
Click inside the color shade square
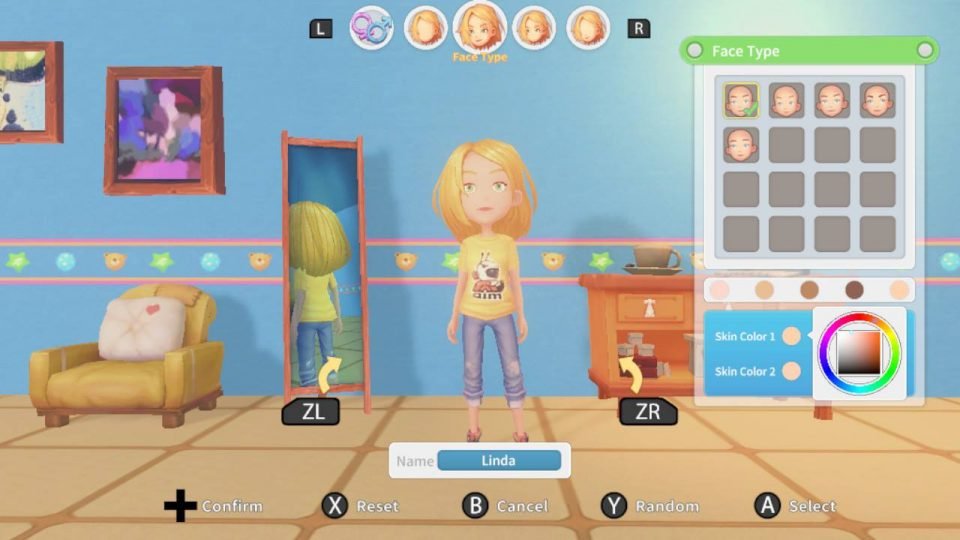[859, 351]
